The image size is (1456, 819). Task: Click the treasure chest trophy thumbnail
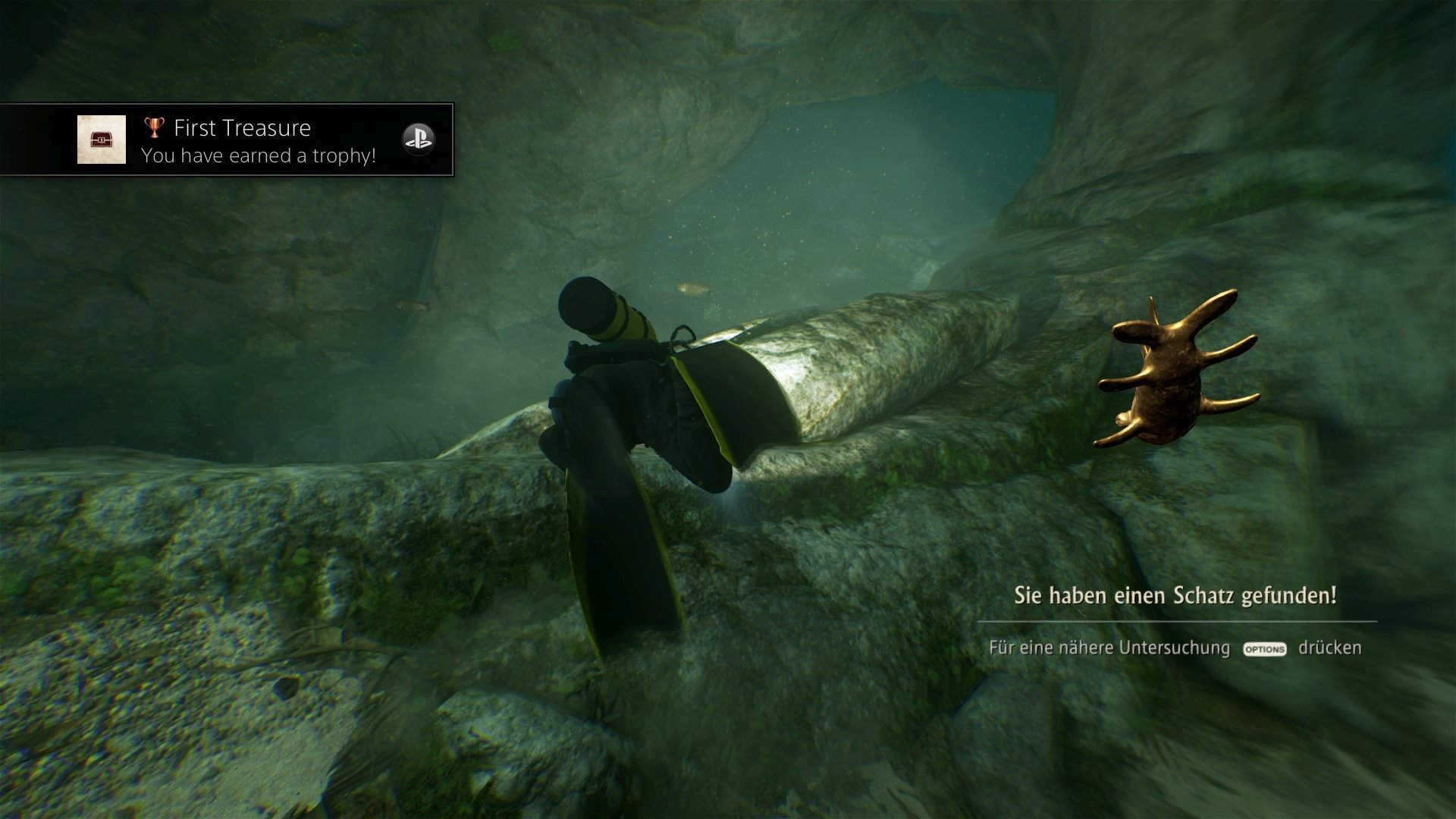pos(102,140)
